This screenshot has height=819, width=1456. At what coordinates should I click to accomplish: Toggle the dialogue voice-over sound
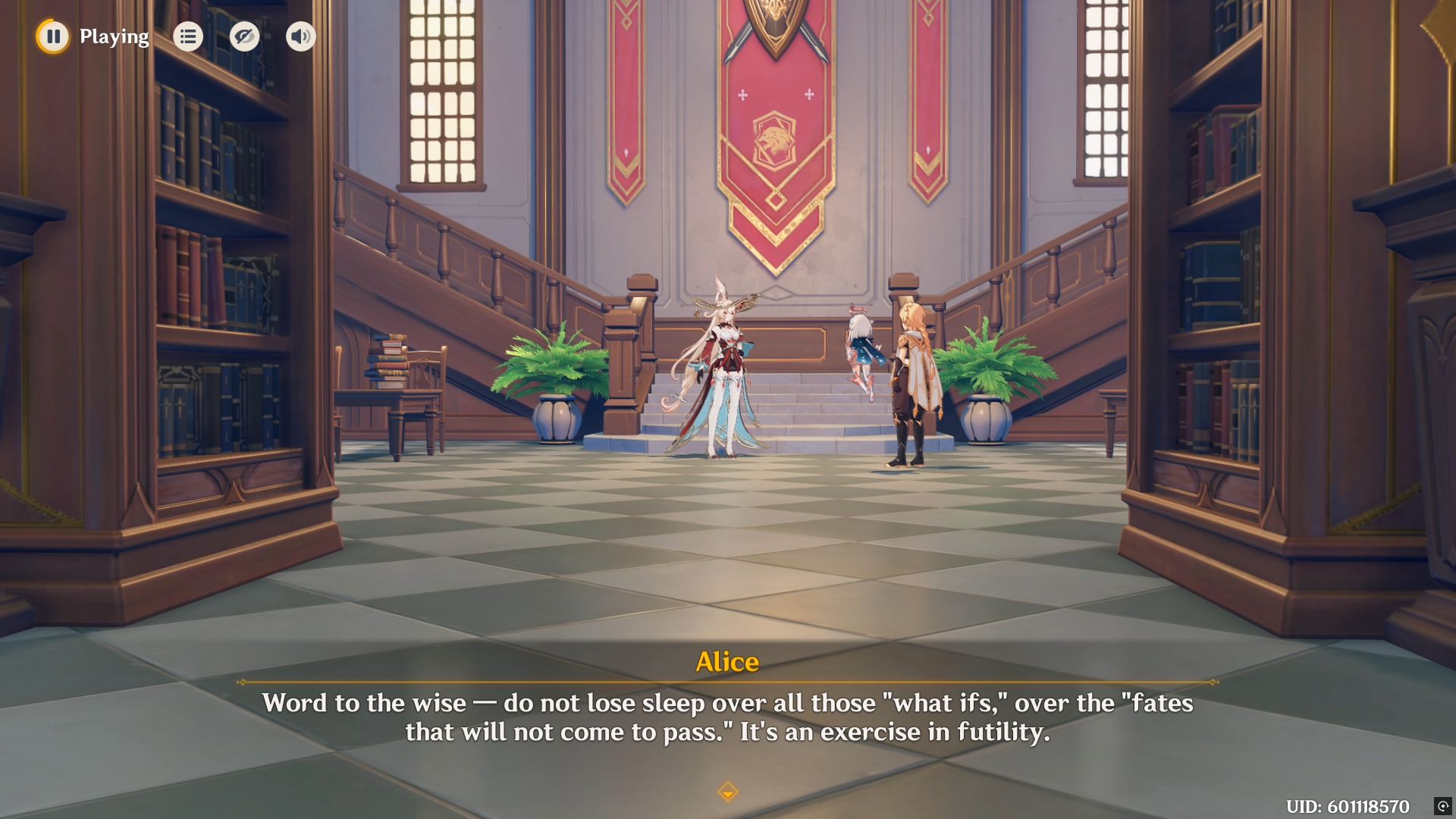300,36
